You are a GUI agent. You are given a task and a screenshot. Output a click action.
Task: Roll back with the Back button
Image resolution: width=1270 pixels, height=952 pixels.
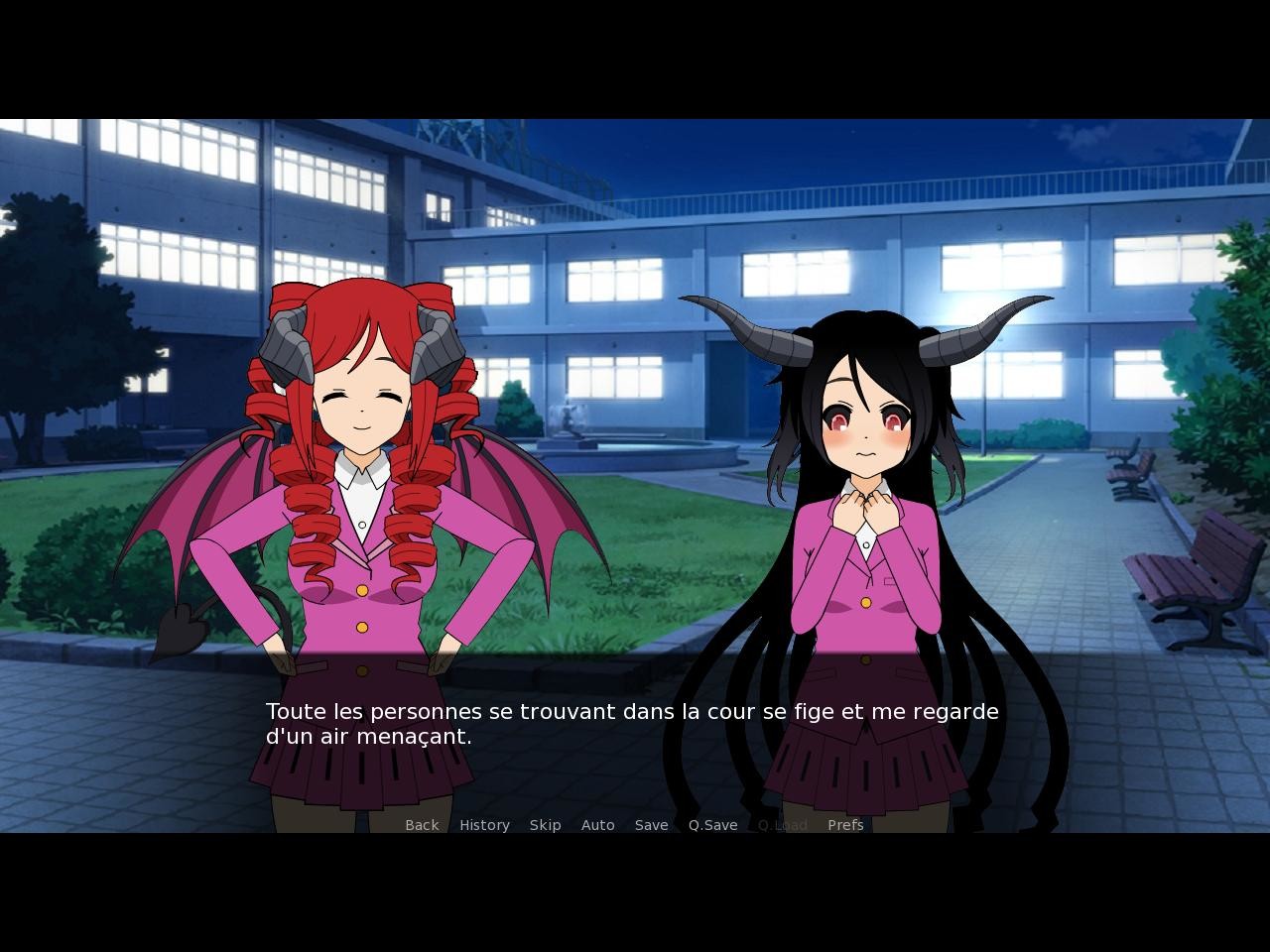coord(421,824)
